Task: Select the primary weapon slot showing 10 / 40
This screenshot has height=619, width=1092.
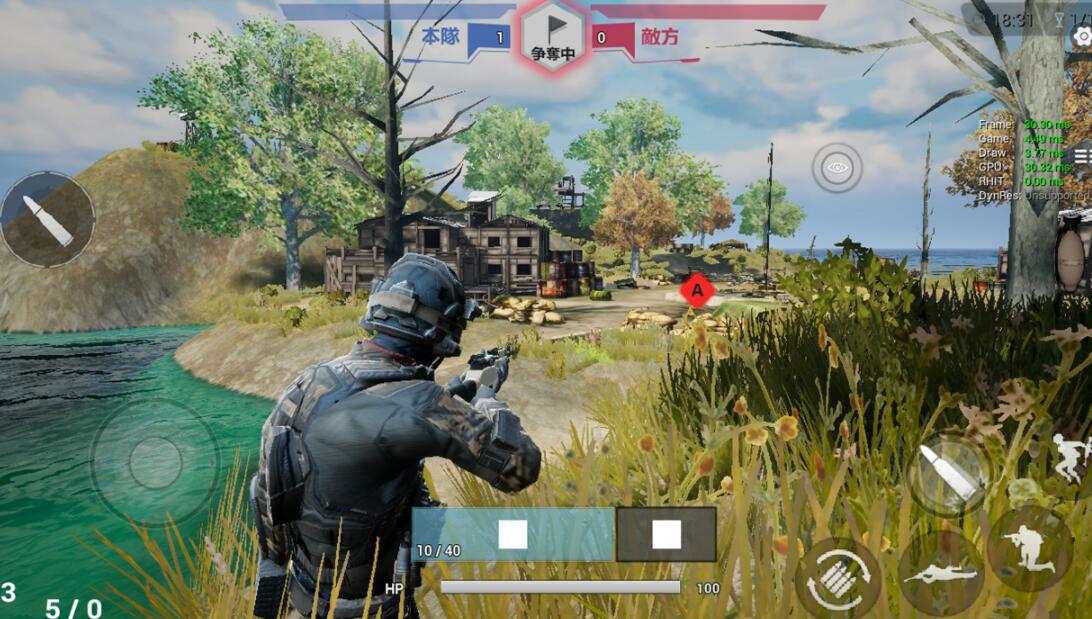Action: (x=513, y=534)
